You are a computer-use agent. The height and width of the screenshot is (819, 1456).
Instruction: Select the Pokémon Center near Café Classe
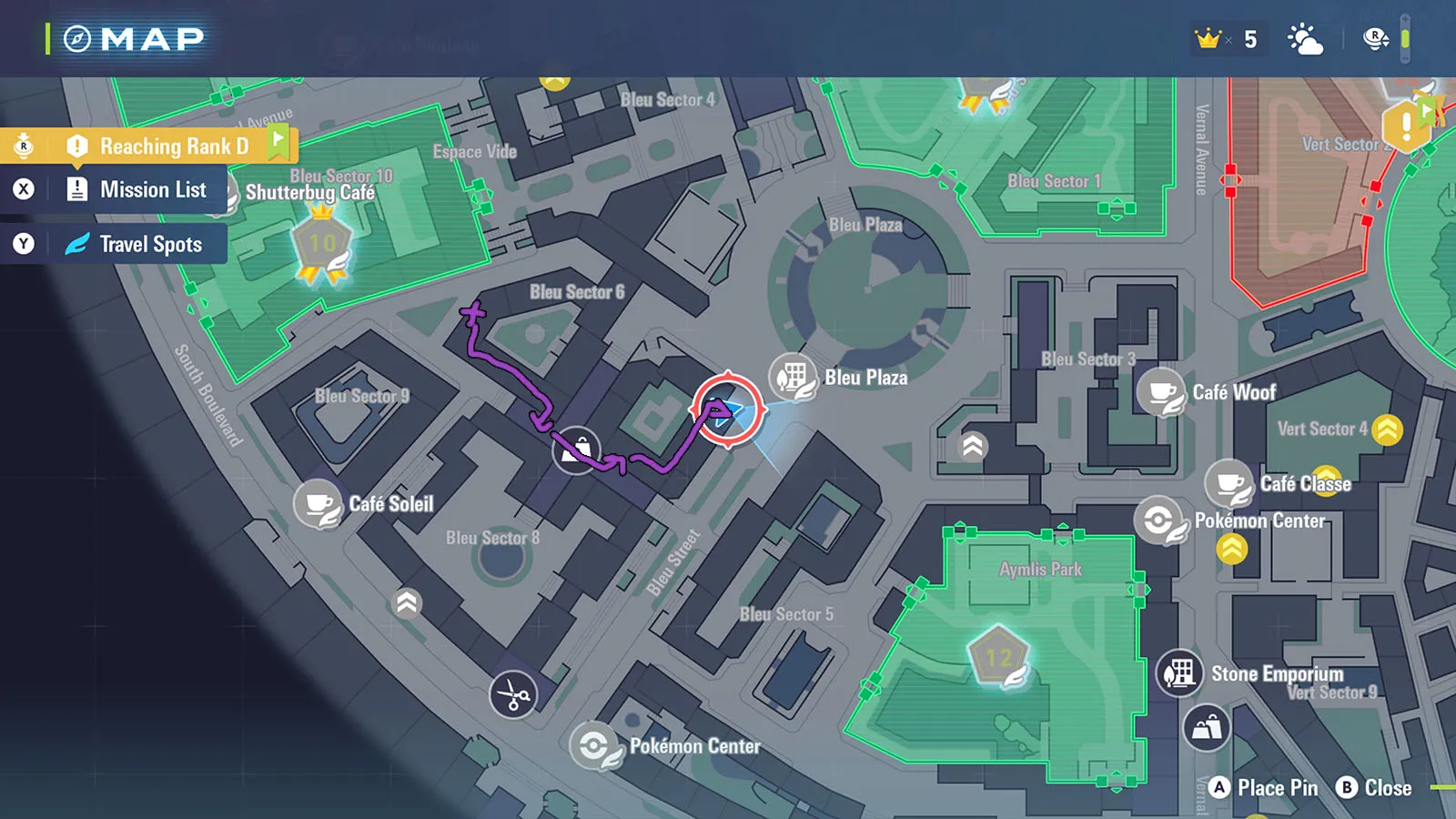(x=1158, y=521)
